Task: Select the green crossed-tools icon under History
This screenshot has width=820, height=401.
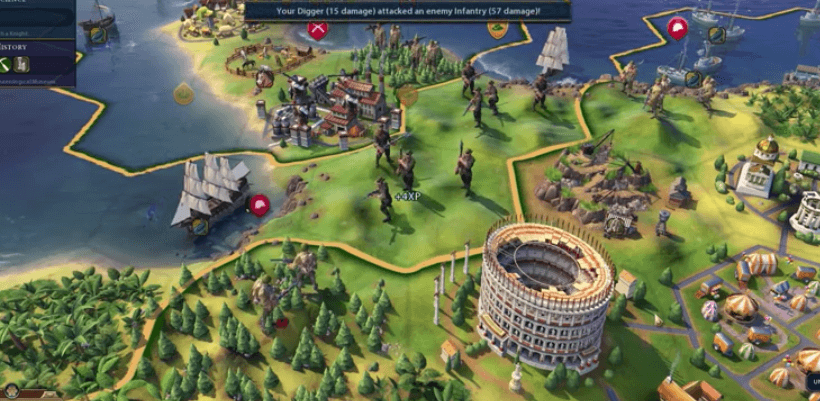Action: [x=6, y=65]
